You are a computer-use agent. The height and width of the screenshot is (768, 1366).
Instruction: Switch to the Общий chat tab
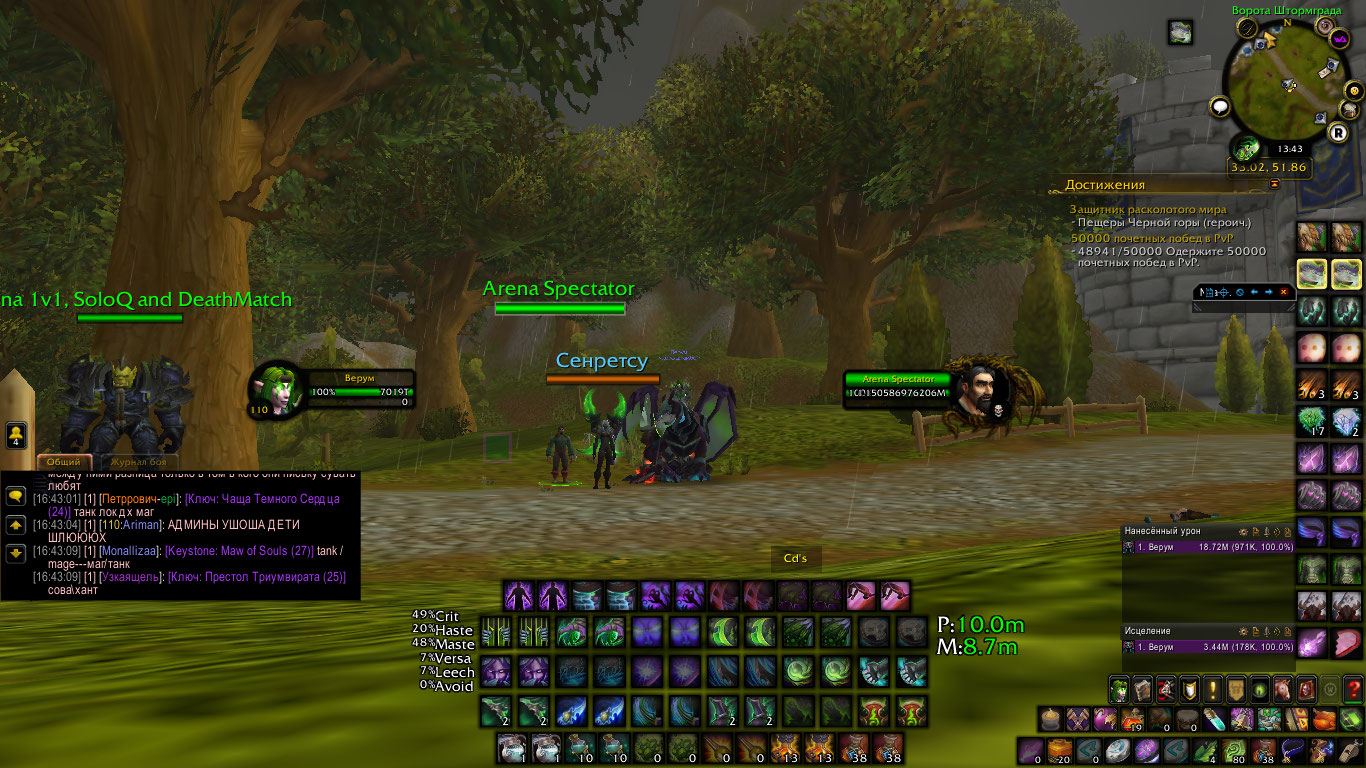65,462
